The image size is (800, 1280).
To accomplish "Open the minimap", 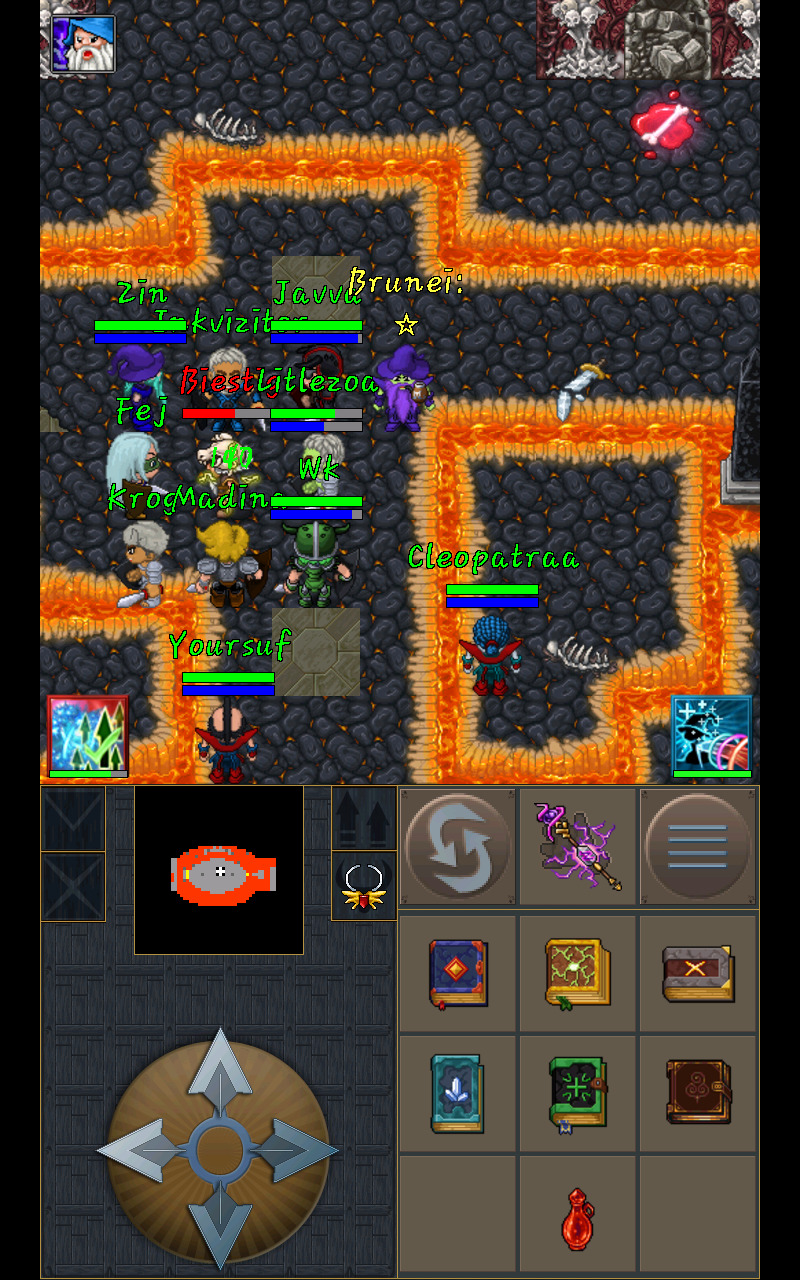I will tap(219, 870).
